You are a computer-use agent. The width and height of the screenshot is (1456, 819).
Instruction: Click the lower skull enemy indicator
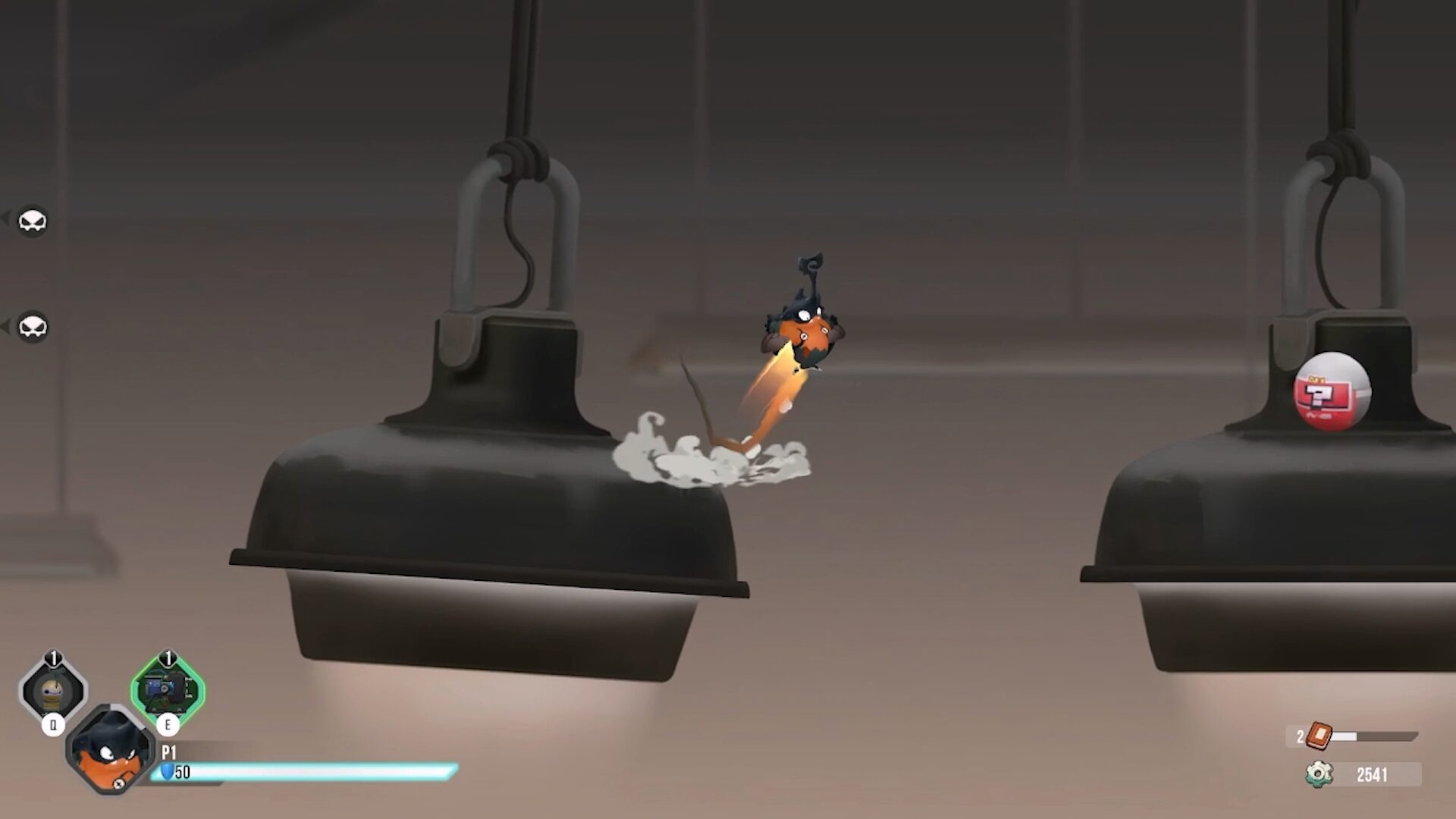(32, 328)
